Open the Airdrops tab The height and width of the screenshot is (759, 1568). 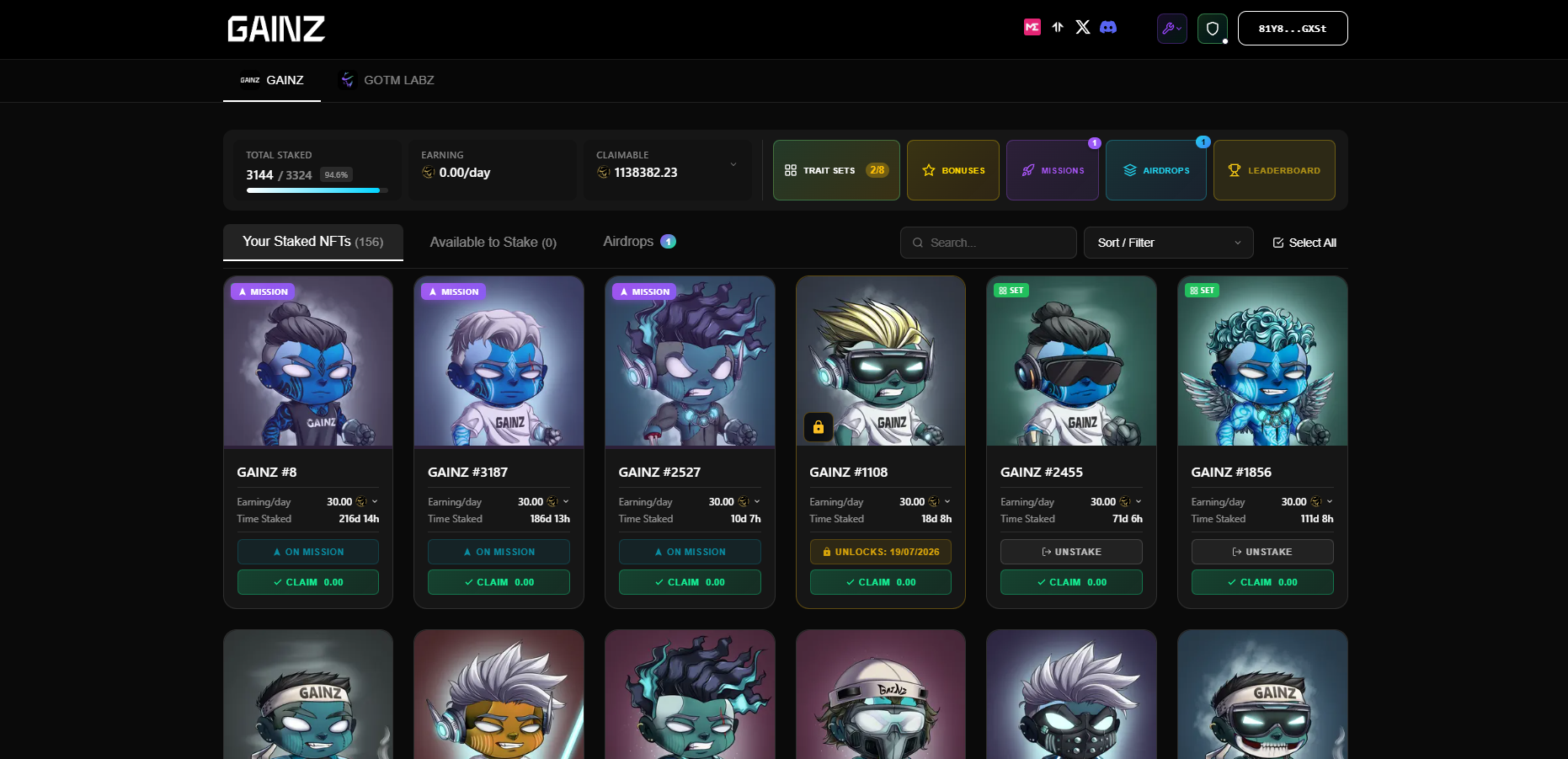point(628,242)
